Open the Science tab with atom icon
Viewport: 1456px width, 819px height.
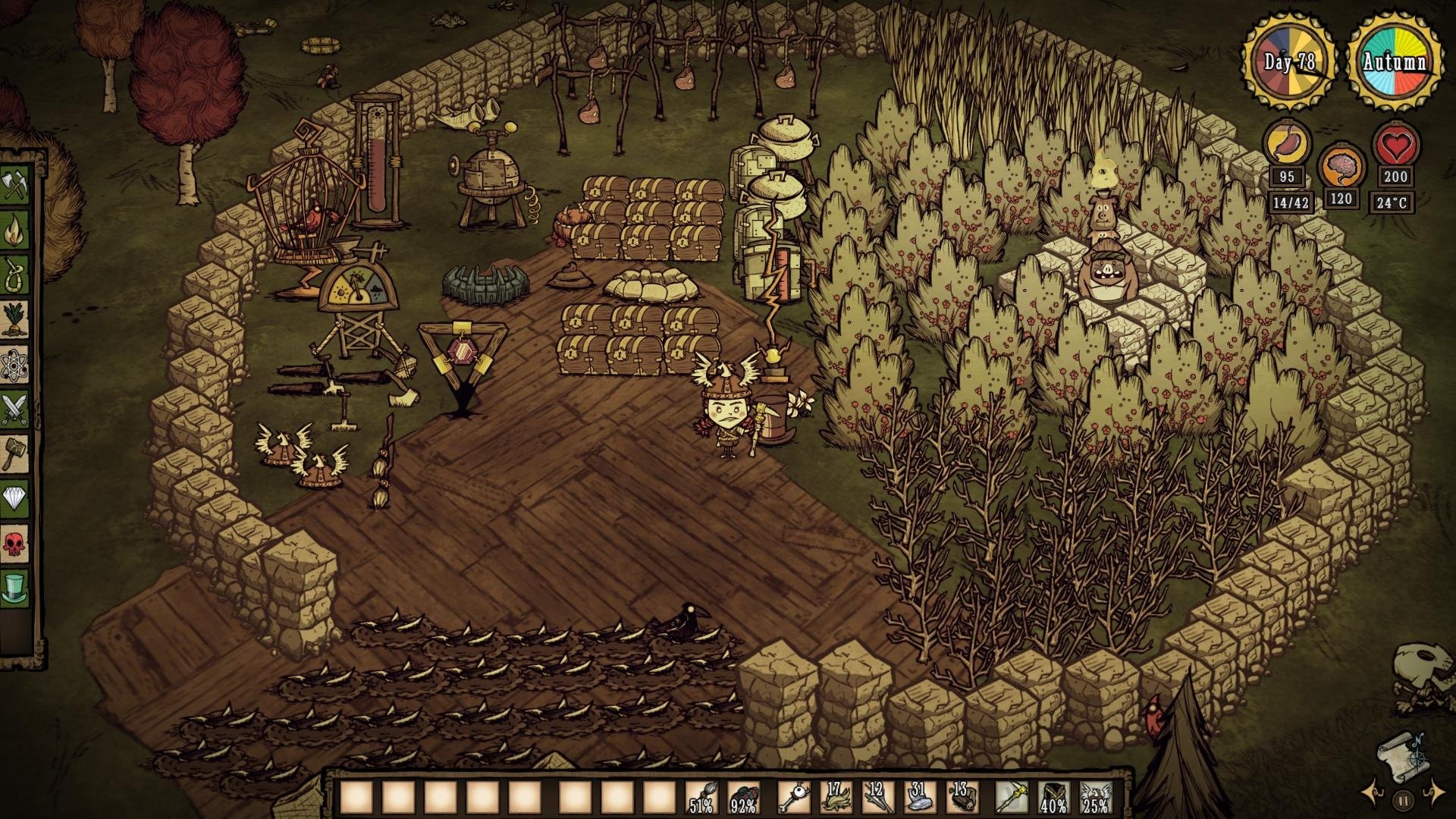pos(14,364)
